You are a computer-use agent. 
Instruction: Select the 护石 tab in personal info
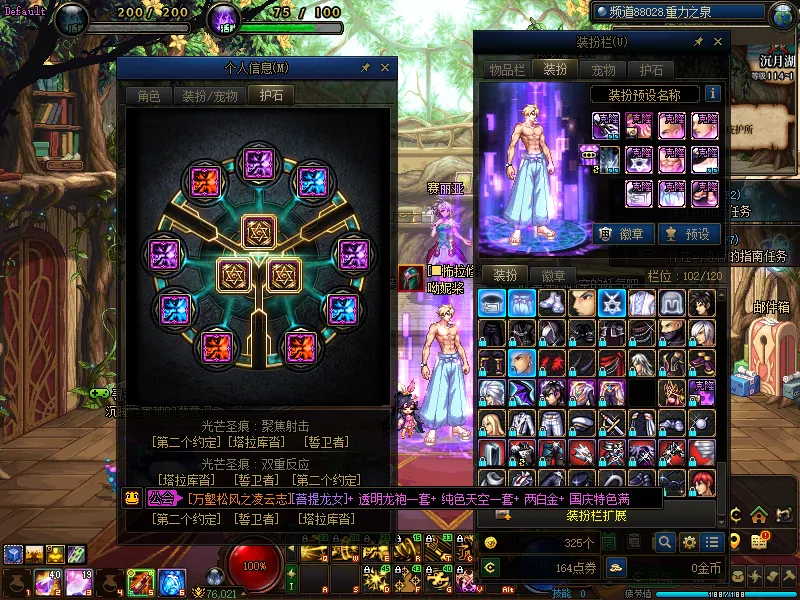271,96
